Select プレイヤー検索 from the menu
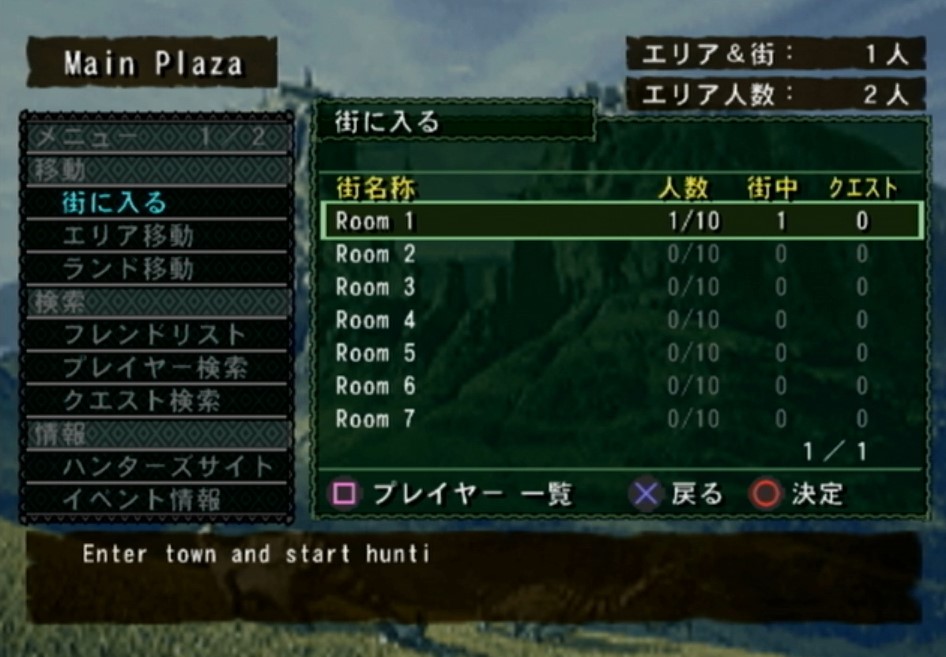Viewport: 946px width, 657px height. click(x=154, y=367)
